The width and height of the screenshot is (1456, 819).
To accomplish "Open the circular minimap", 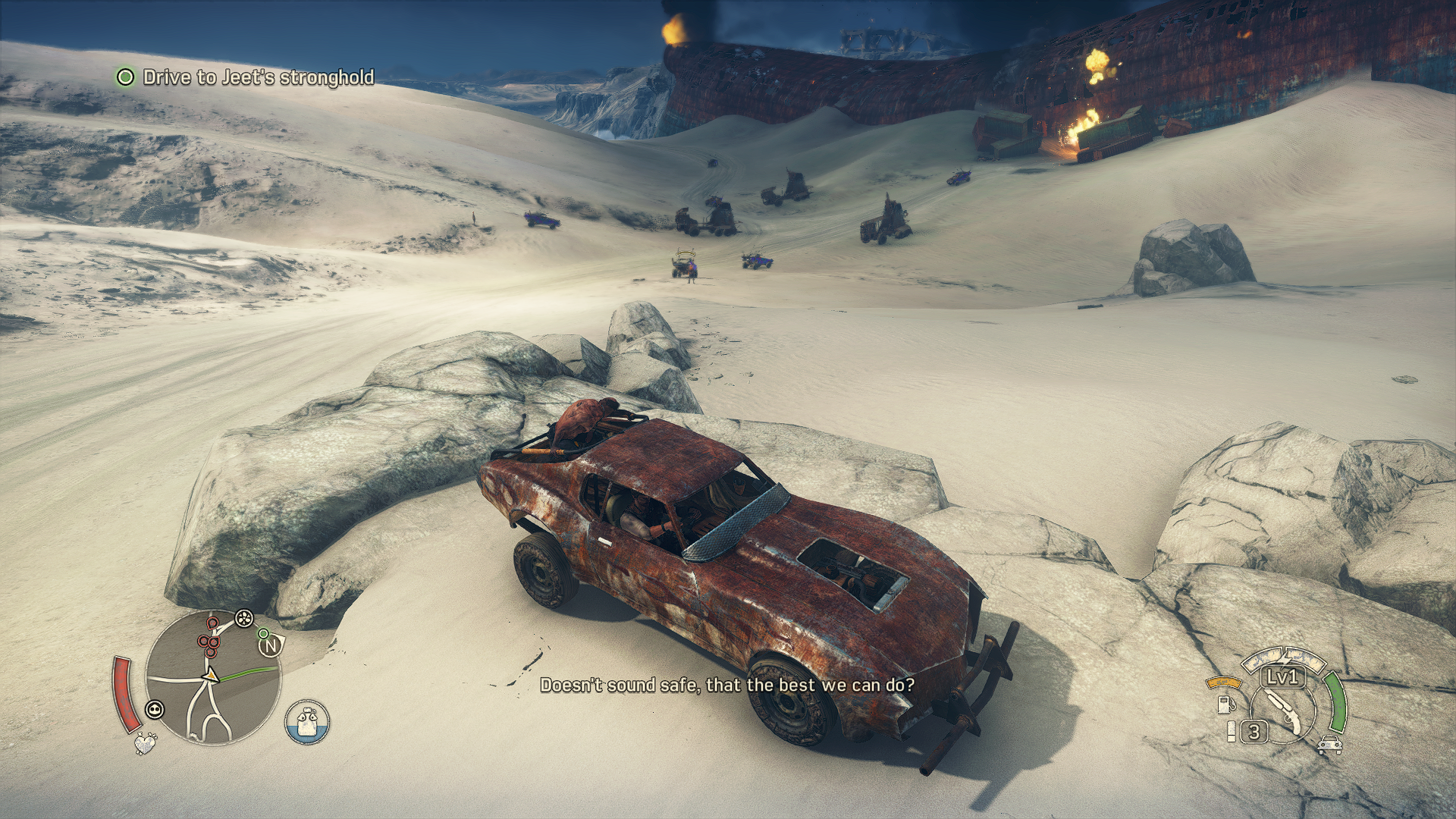I will click(212, 677).
